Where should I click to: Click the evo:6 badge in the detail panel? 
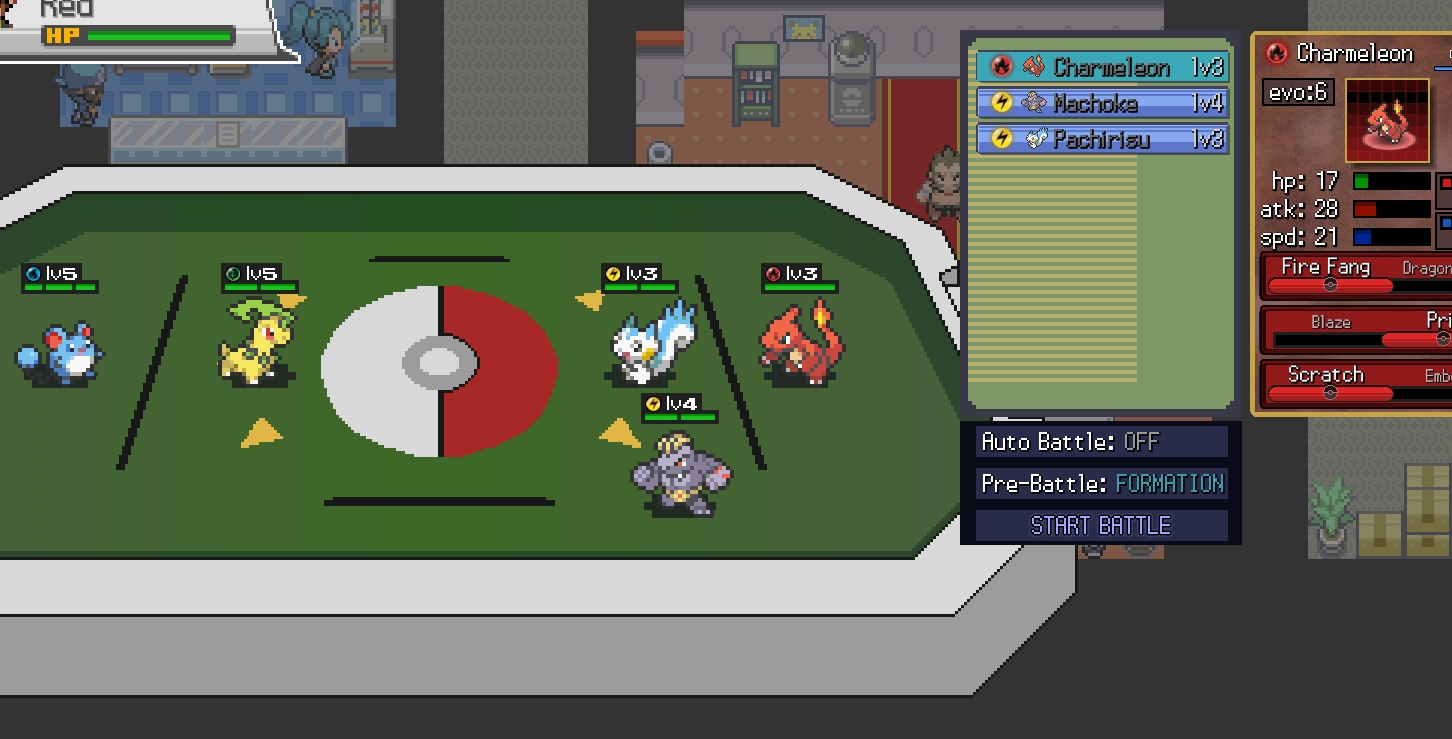(1297, 92)
